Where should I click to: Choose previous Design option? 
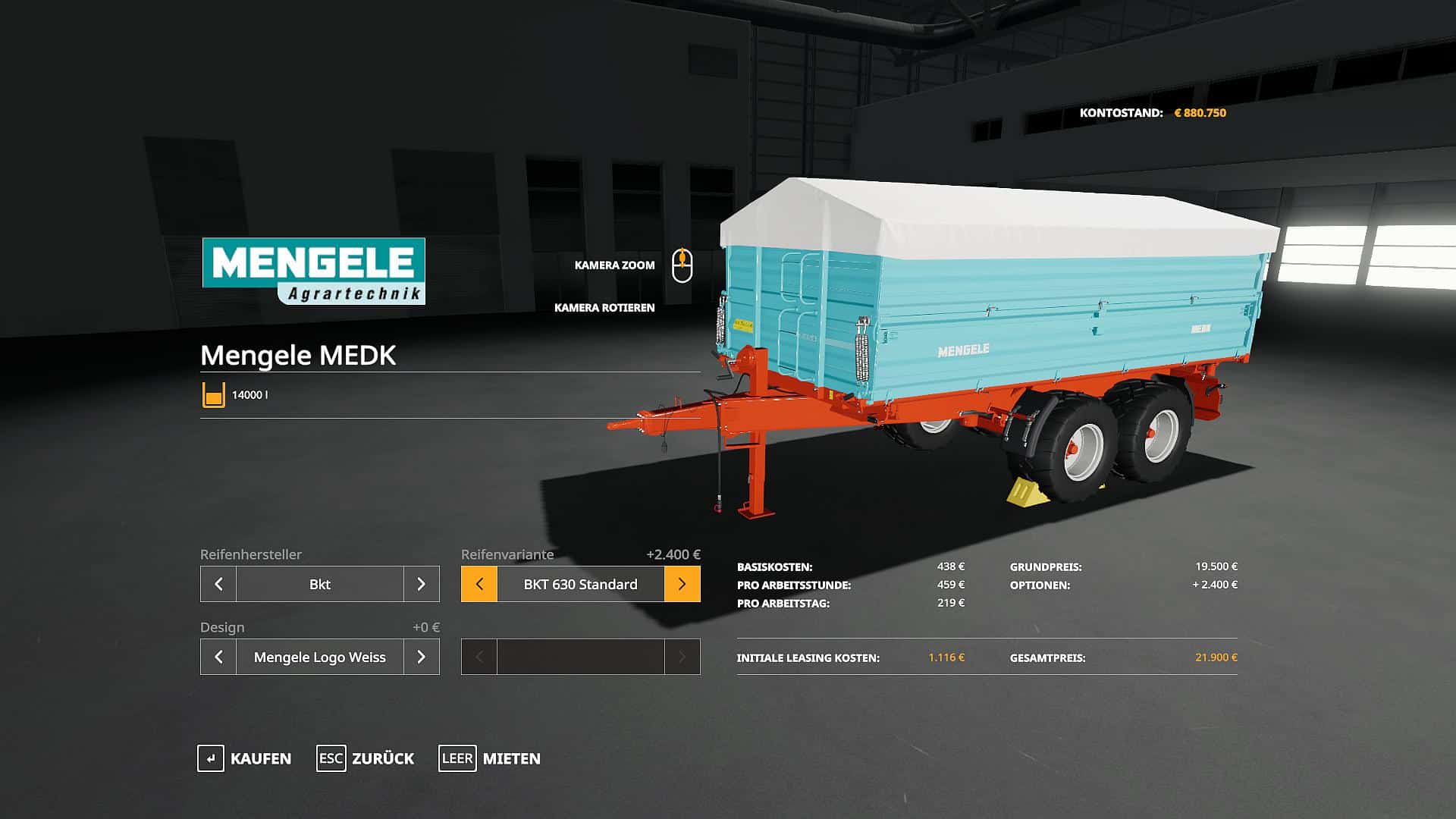click(218, 657)
